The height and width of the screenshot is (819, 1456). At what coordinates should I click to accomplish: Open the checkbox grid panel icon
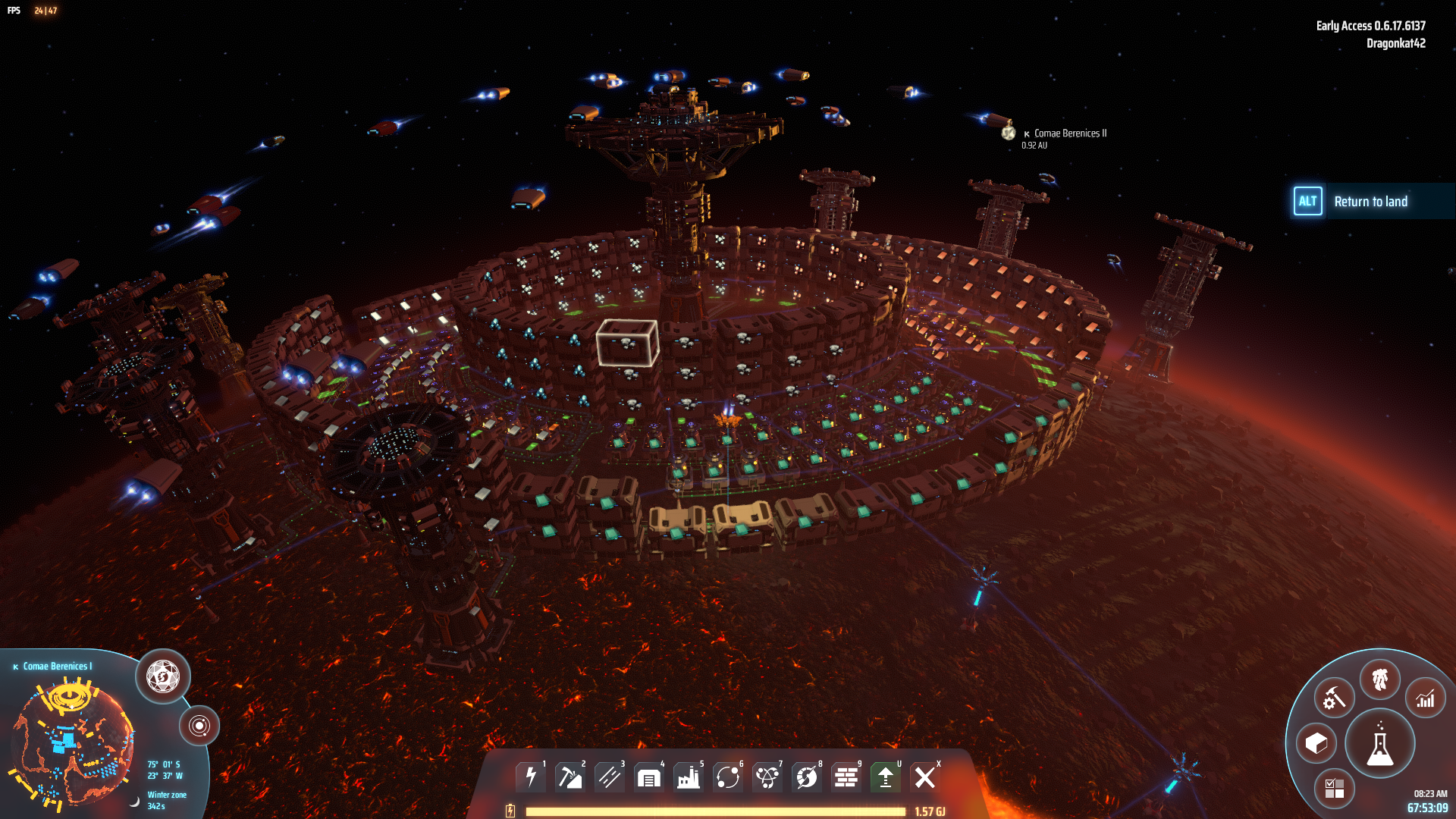(1334, 789)
